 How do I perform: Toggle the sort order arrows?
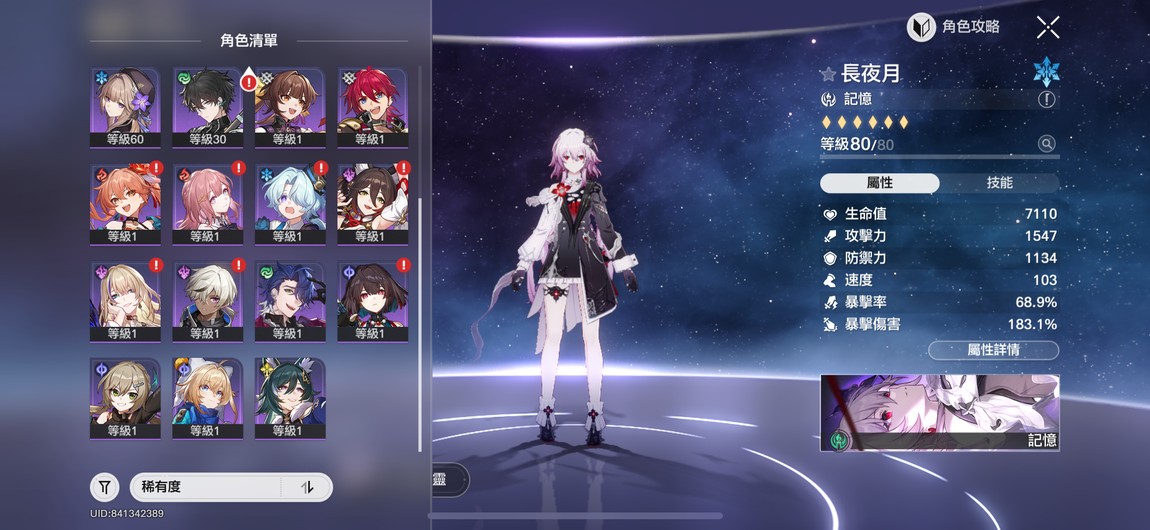click(308, 487)
